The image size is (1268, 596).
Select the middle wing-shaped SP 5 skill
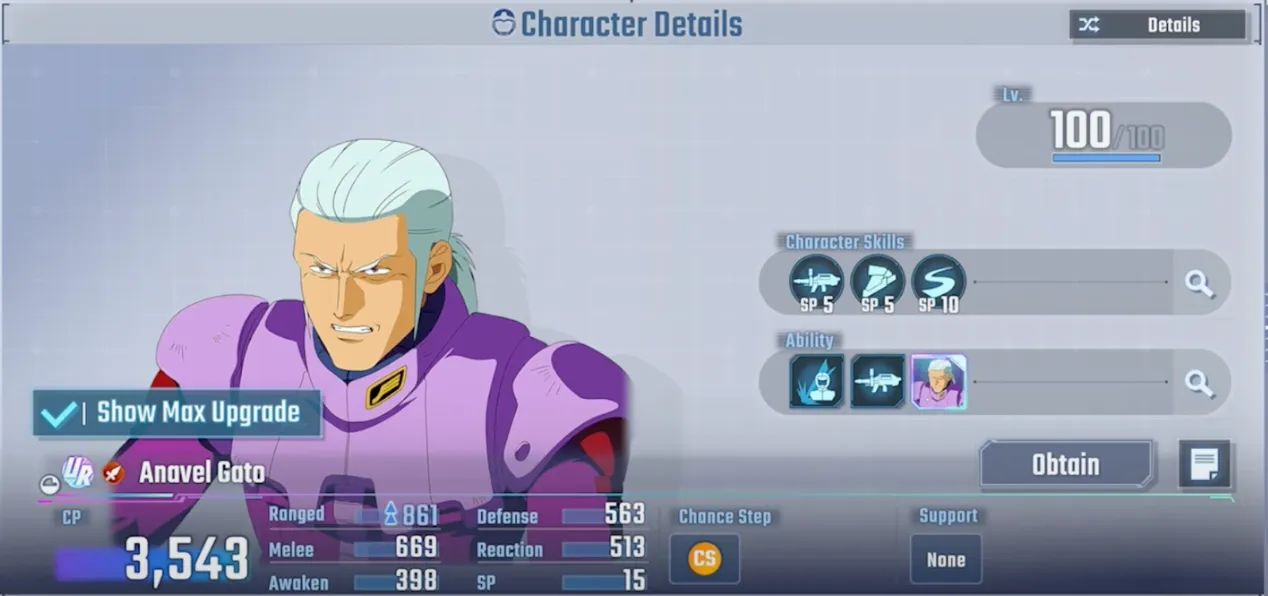coord(877,281)
